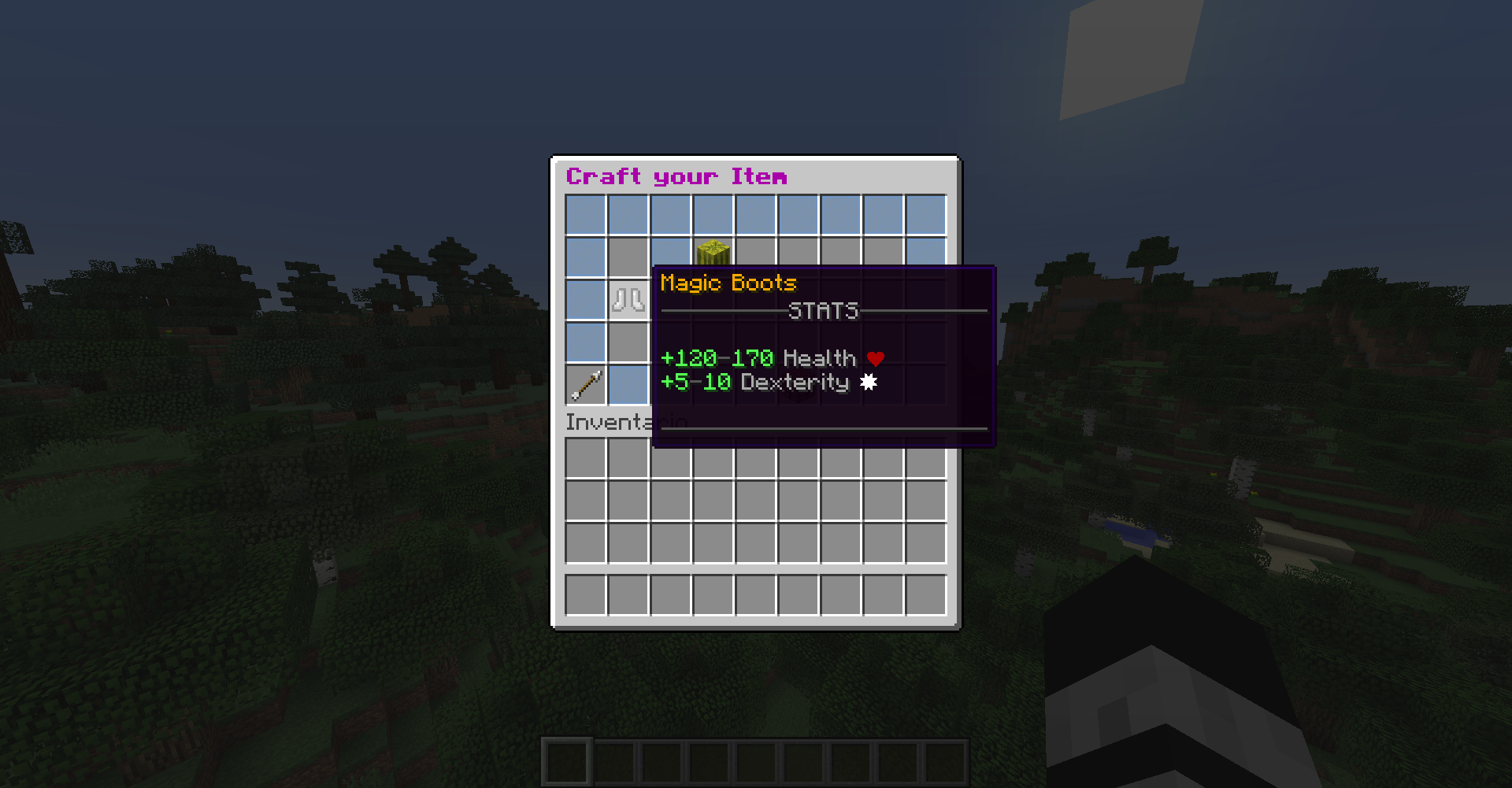Click the heart icon beside the Health stat
Viewport: 1512px width, 788px height.
[876, 357]
